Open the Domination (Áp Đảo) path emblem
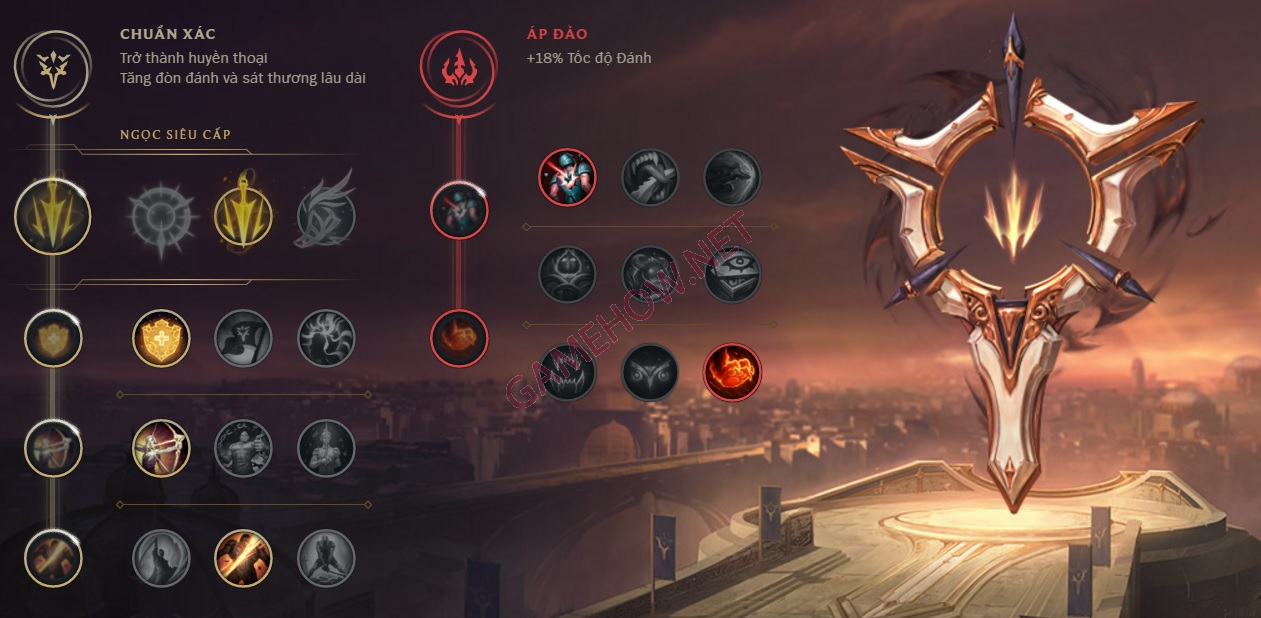1261x618 pixels. (459, 66)
